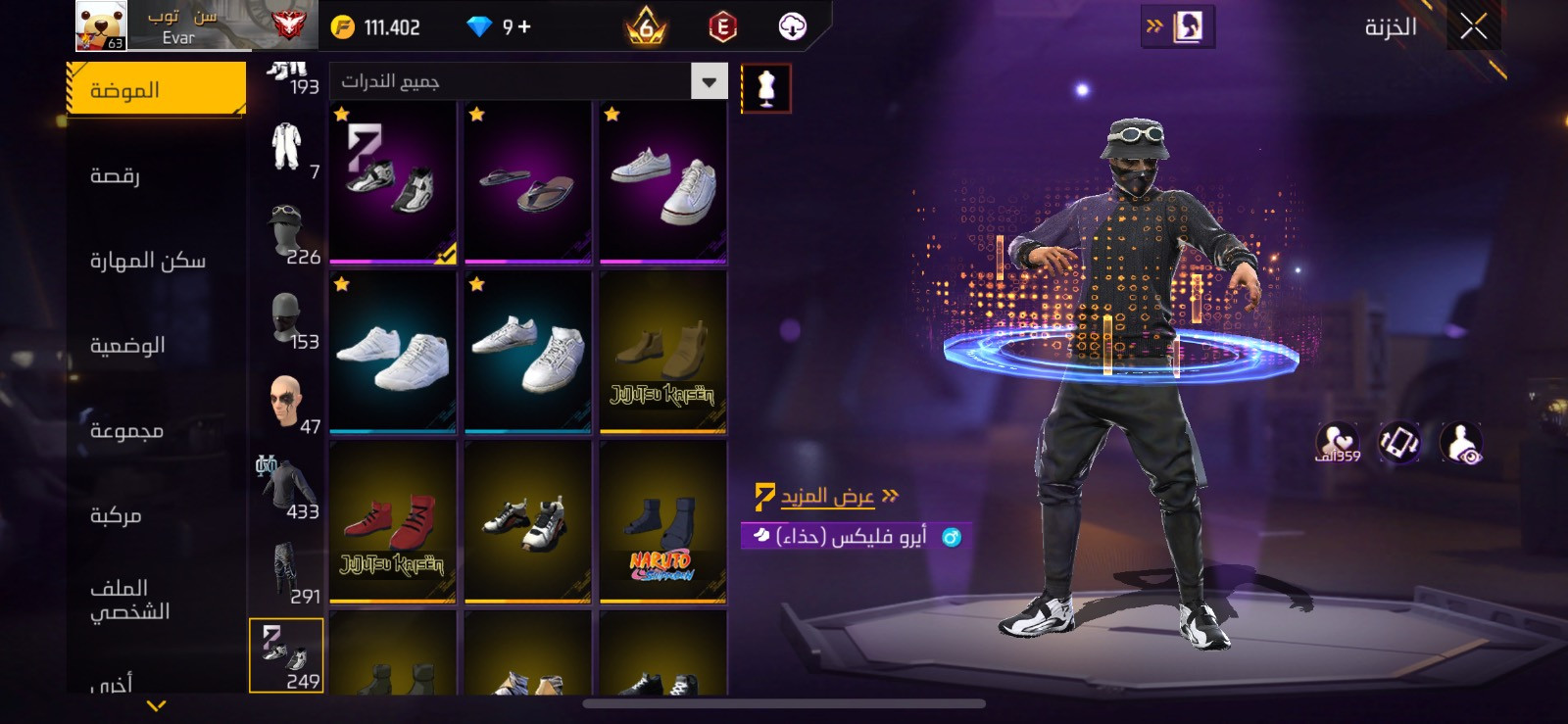The height and width of the screenshot is (724, 1568).
Task: Select the الوضعية tab
Action: click(127, 346)
